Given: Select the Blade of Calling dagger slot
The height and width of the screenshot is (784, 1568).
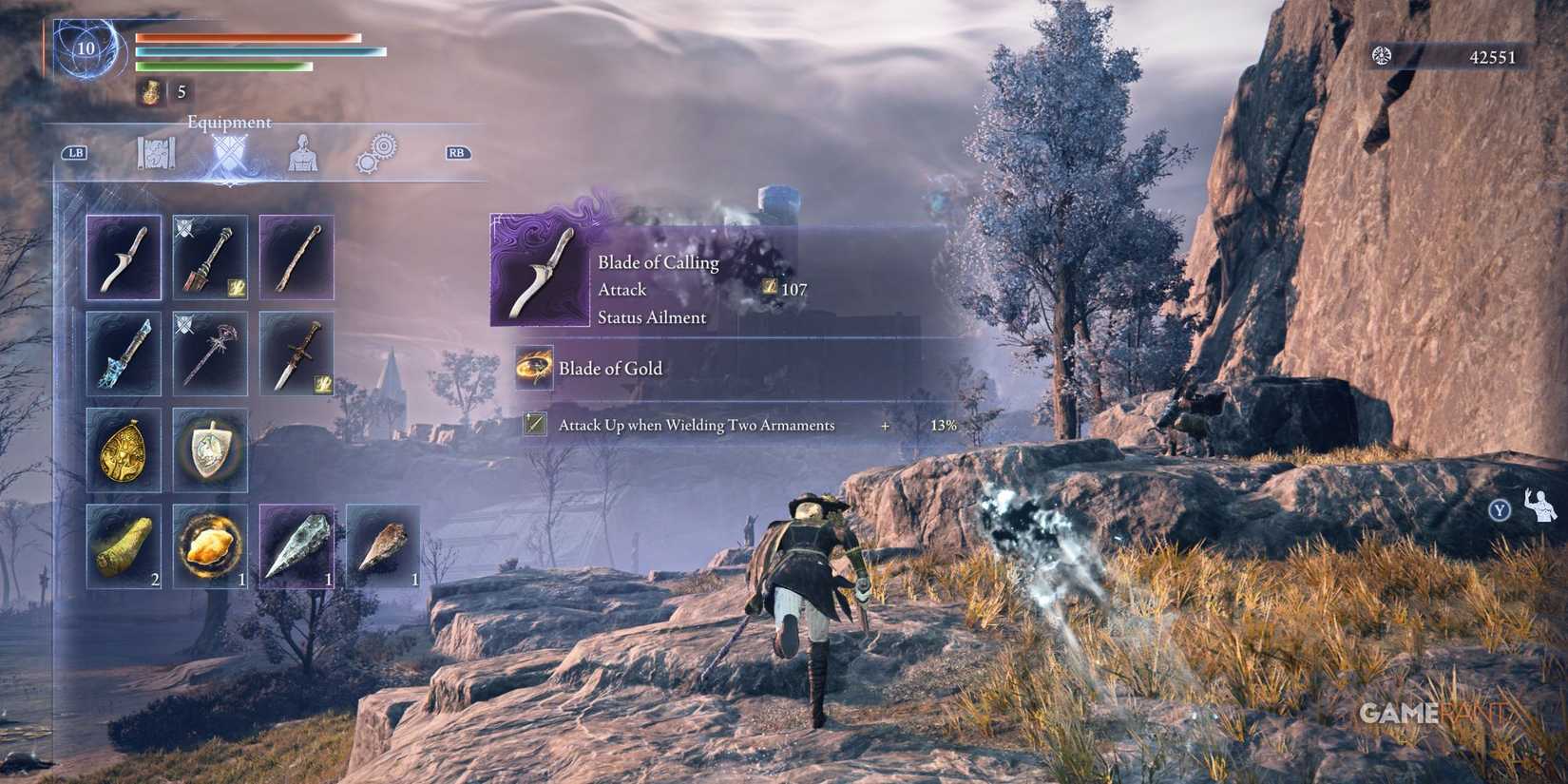Looking at the screenshot, I should coord(124,257).
